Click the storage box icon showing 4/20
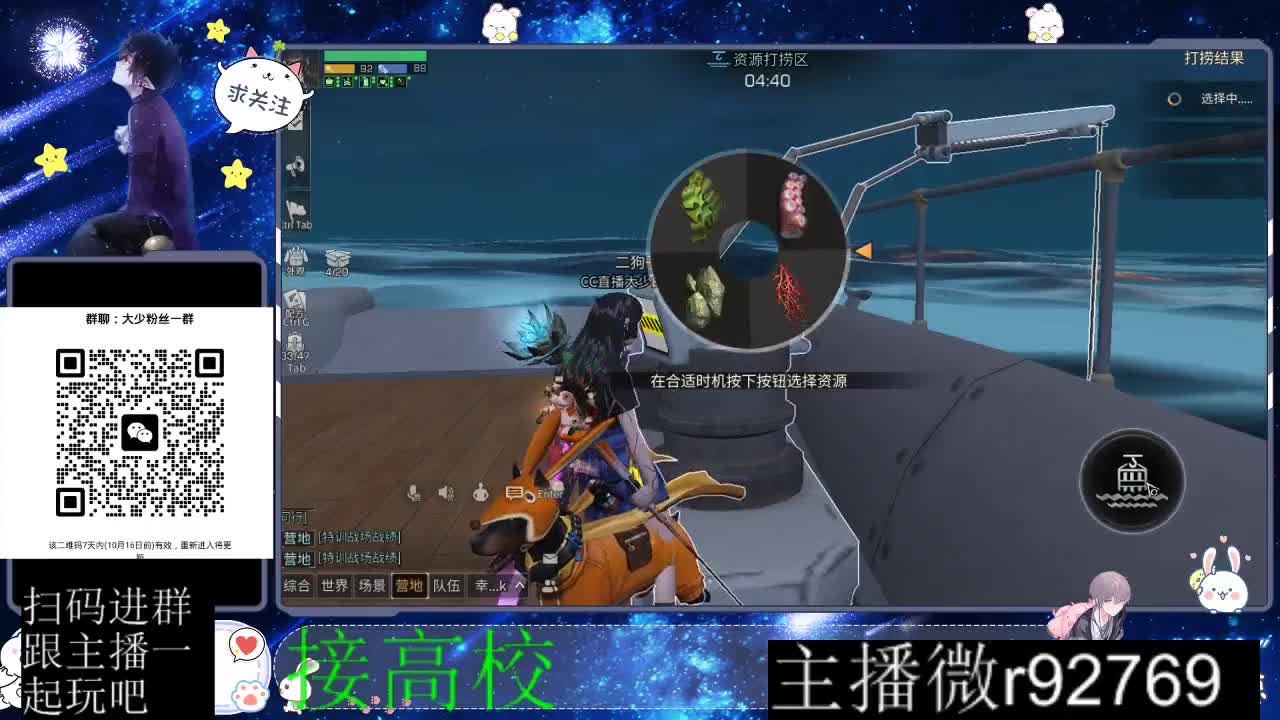Screen dimensions: 1280x720 [337, 257]
